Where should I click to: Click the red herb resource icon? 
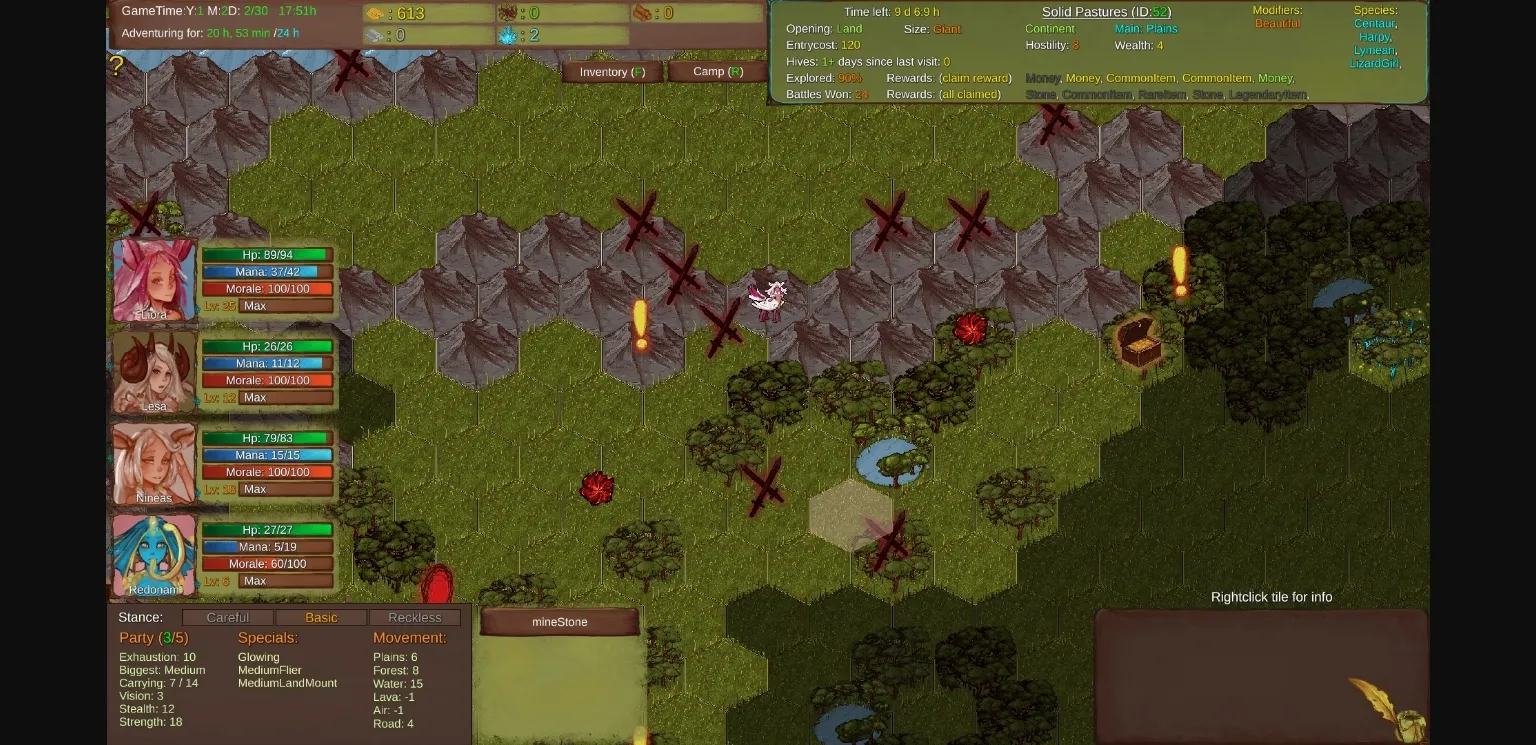pos(508,13)
